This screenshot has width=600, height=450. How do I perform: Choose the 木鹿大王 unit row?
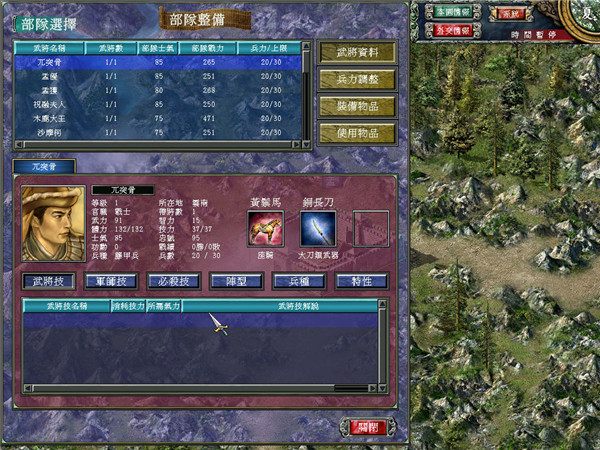point(48,117)
